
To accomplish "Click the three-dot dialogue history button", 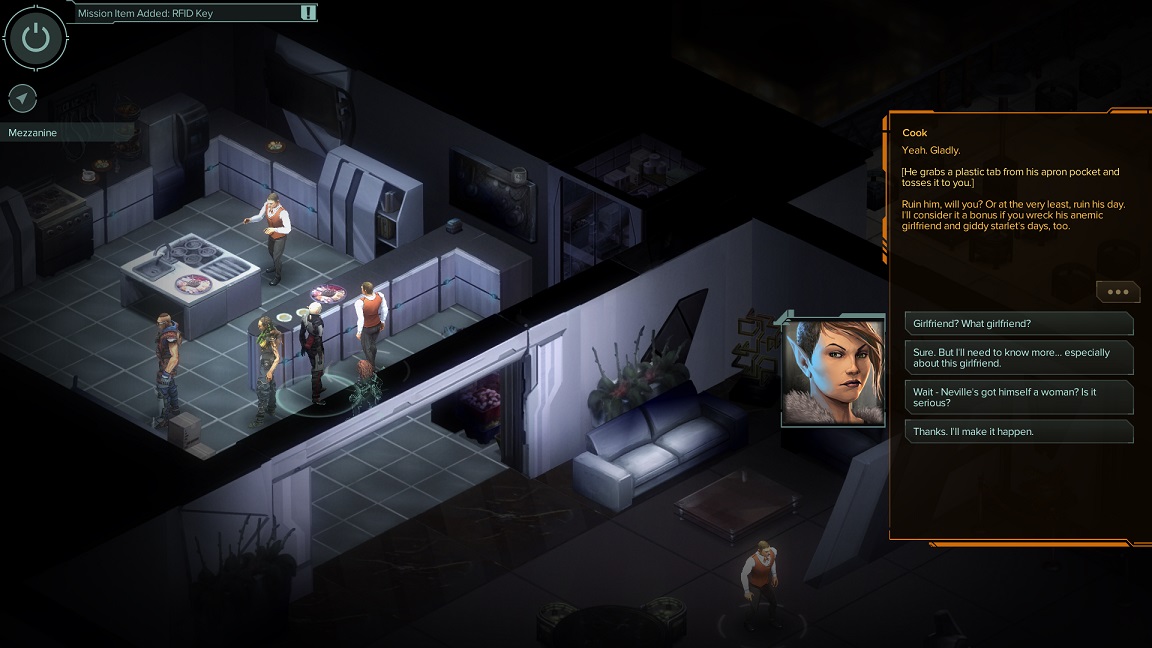I will [x=1117, y=292].
